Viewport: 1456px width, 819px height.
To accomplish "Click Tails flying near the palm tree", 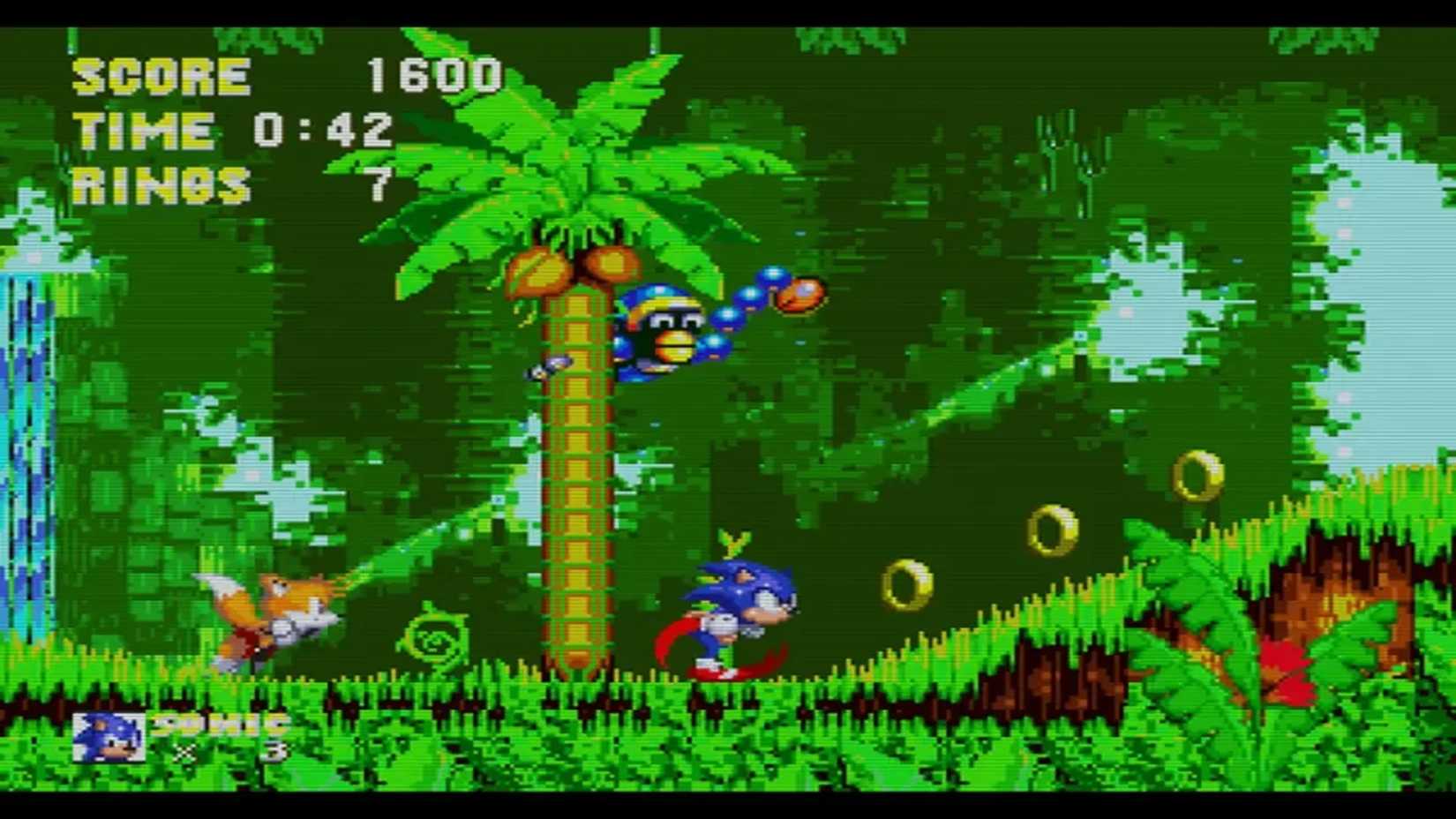I will pyautogui.click(x=274, y=609).
